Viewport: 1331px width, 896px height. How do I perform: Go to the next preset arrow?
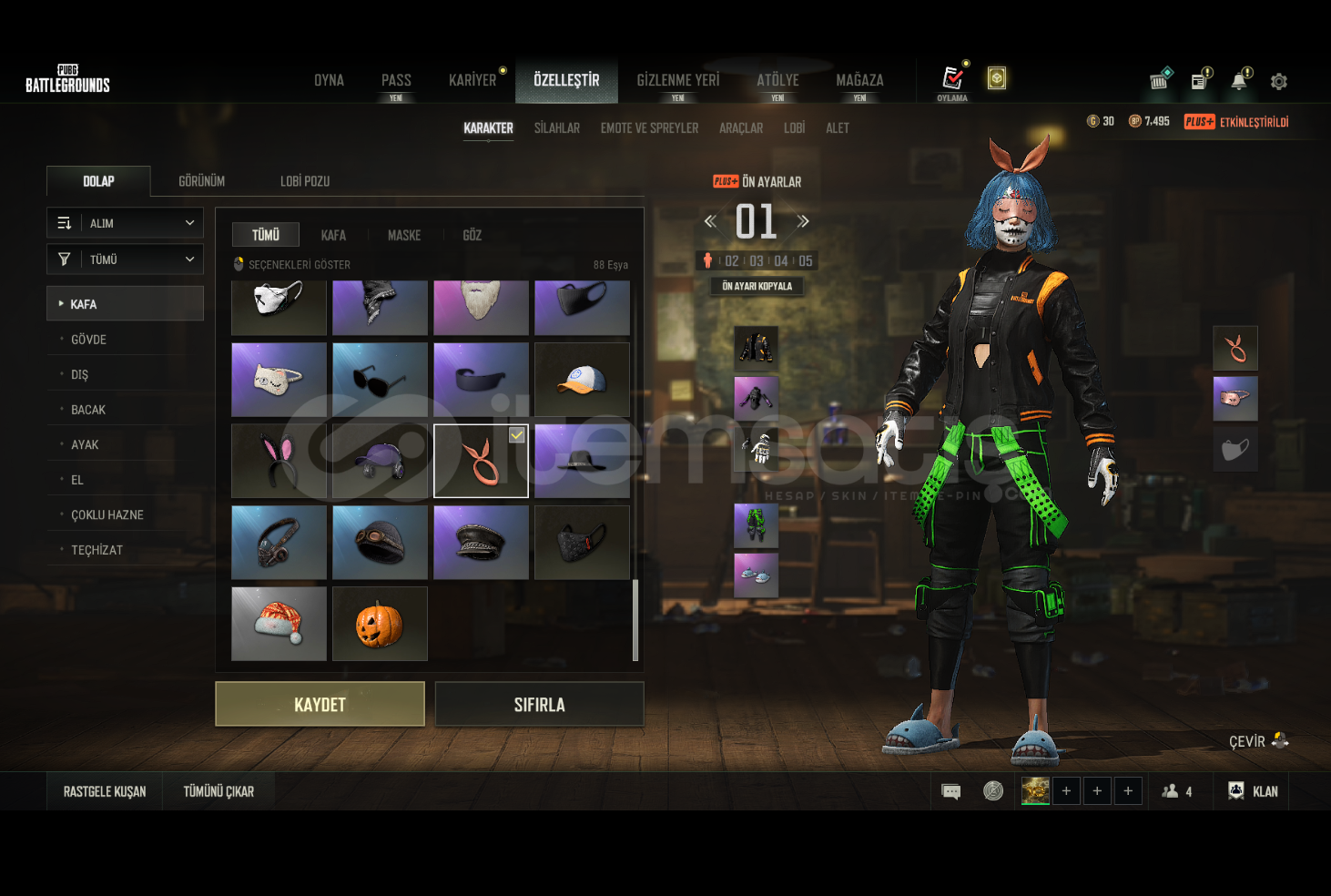[x=803, y=221]
